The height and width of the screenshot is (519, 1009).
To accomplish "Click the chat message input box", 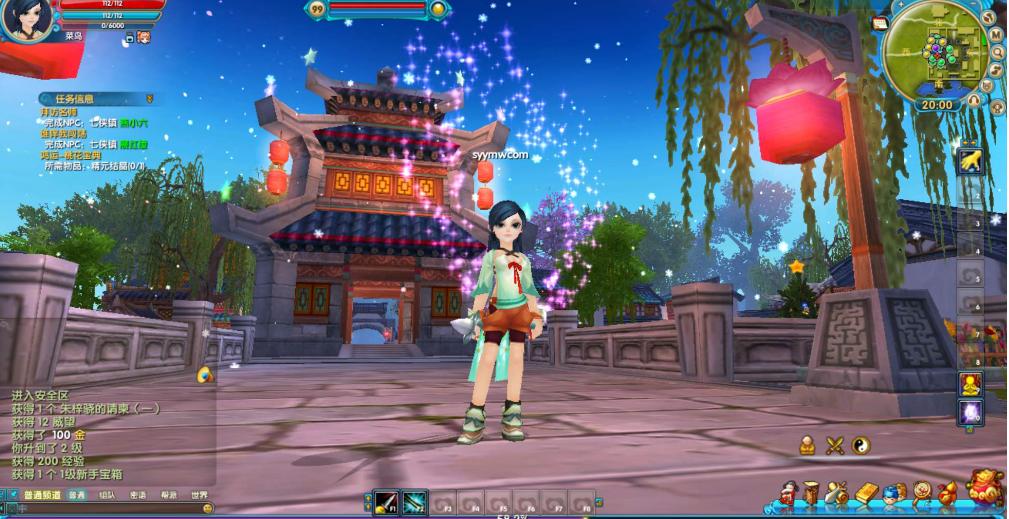I will [x=100, y=509].
